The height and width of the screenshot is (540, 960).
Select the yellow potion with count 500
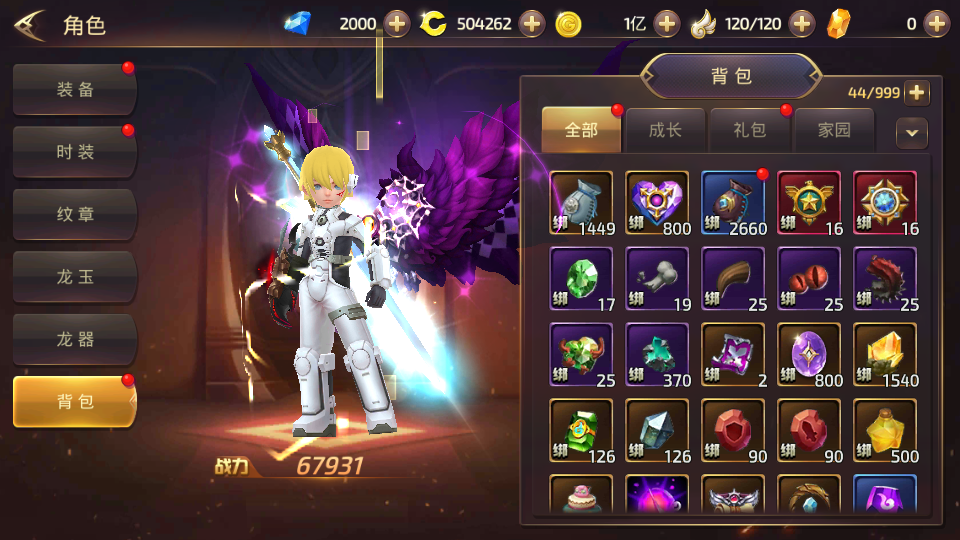886,431
